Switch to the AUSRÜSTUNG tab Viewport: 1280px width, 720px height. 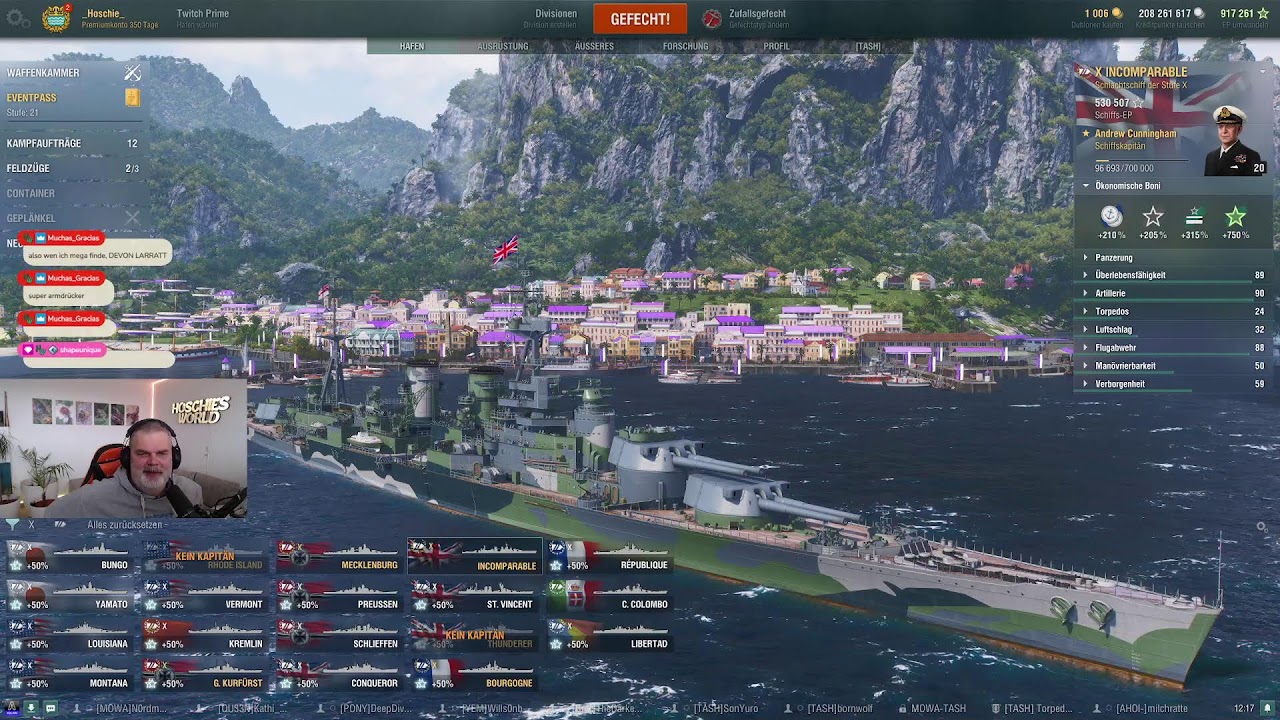(x=502, y=47)
